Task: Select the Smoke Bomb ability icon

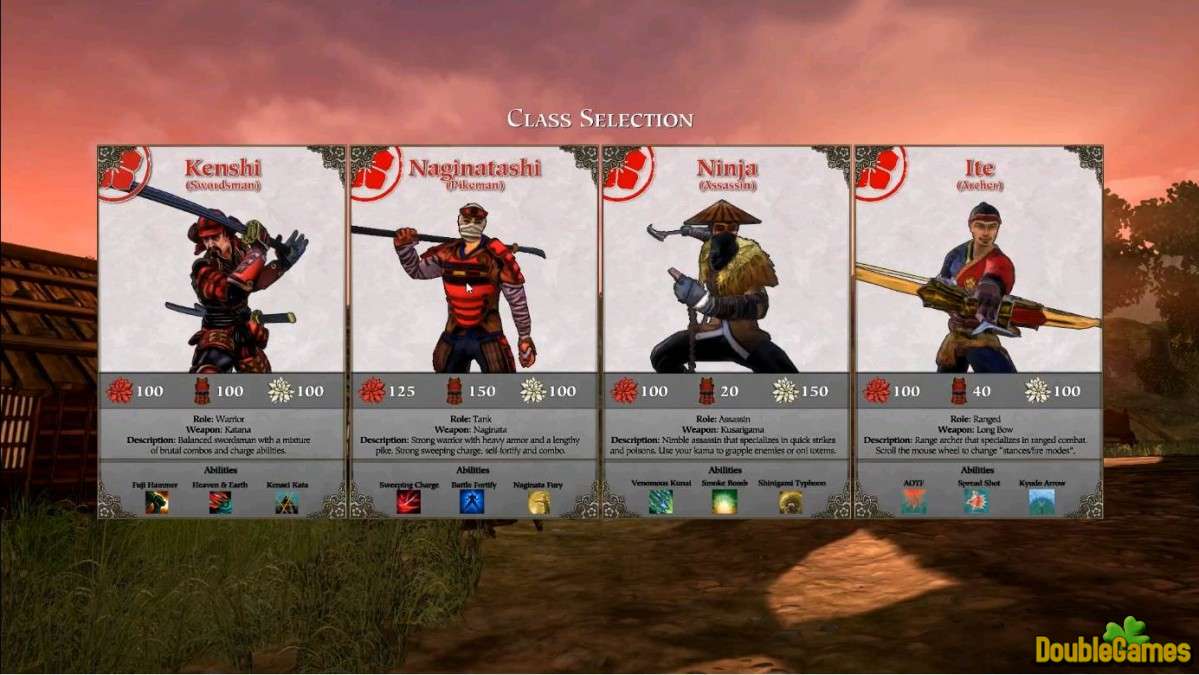Action: (726, 502)
